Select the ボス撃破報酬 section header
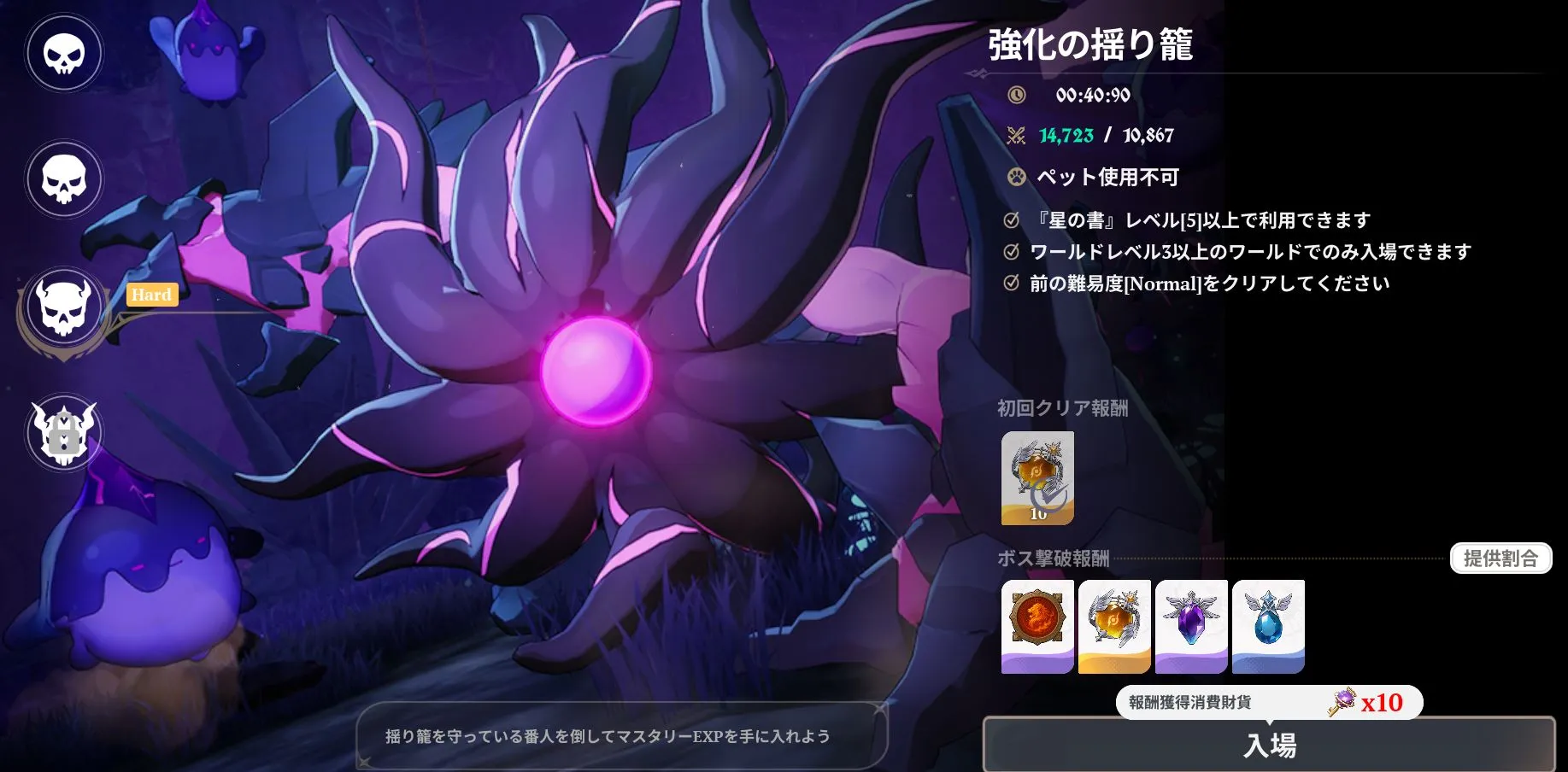This screenshot has height=772, width=1568. tap(1055, 559)
